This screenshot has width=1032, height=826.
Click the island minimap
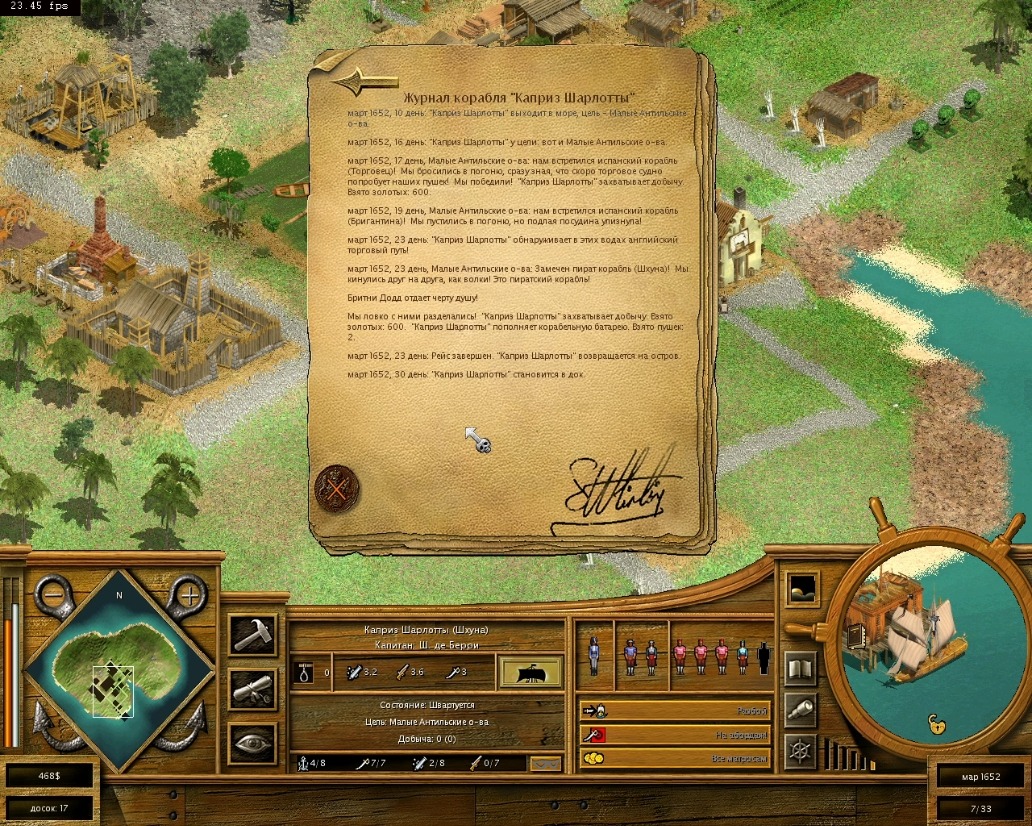[x=120, y=670]
